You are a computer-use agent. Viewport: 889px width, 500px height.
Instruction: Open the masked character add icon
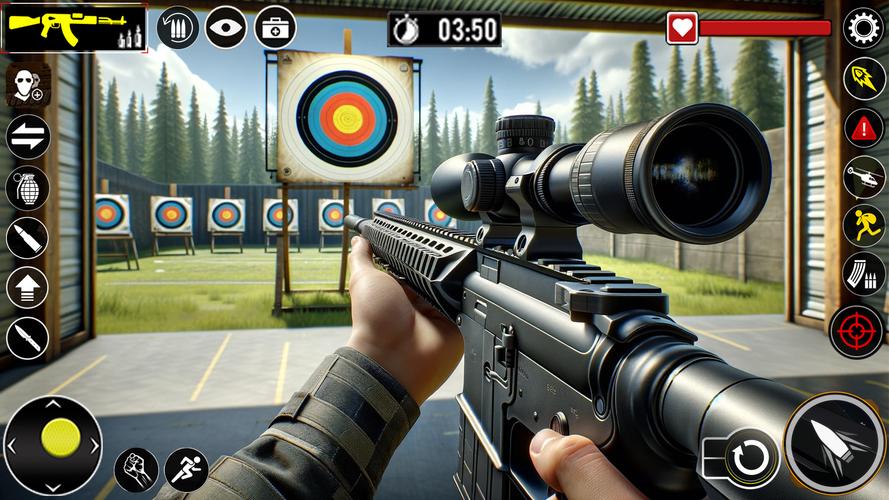pos(27,86)
